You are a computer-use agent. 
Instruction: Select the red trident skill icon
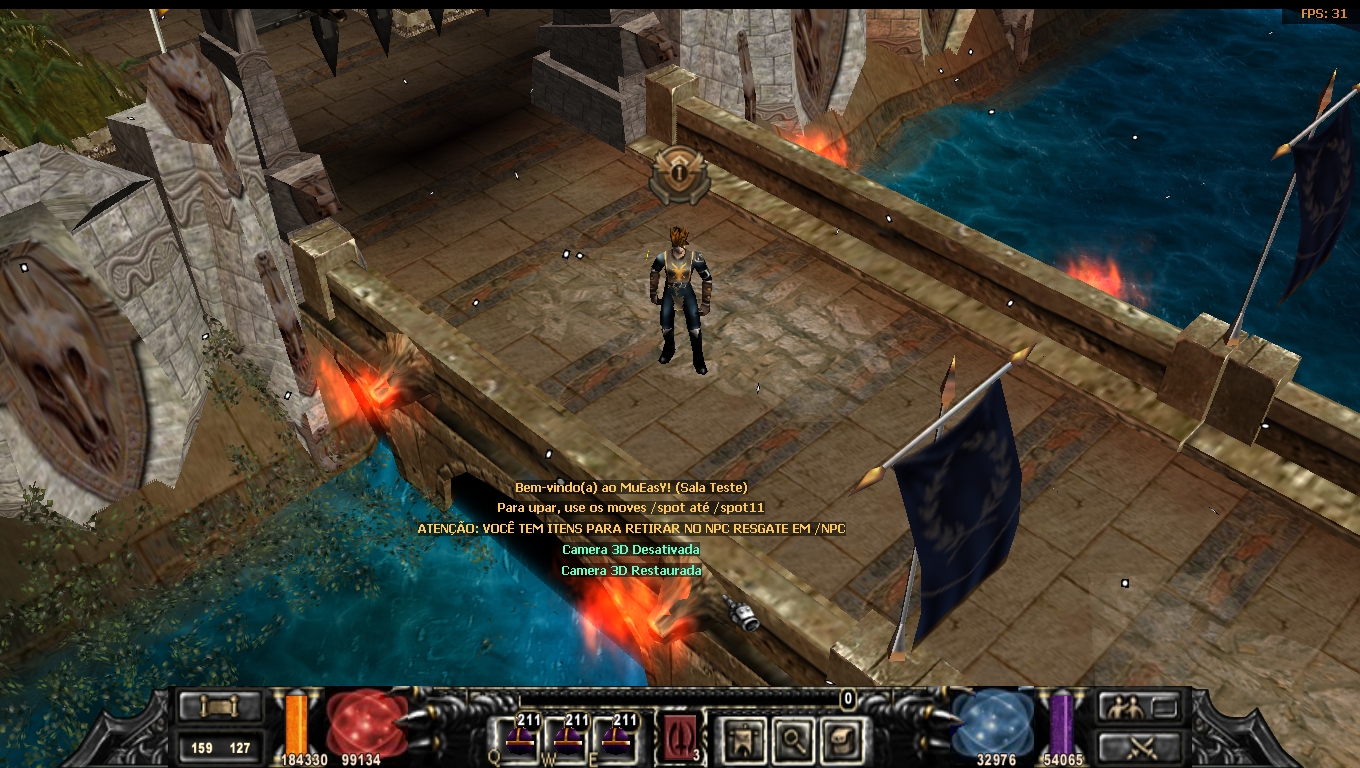[x=680, y=739]
